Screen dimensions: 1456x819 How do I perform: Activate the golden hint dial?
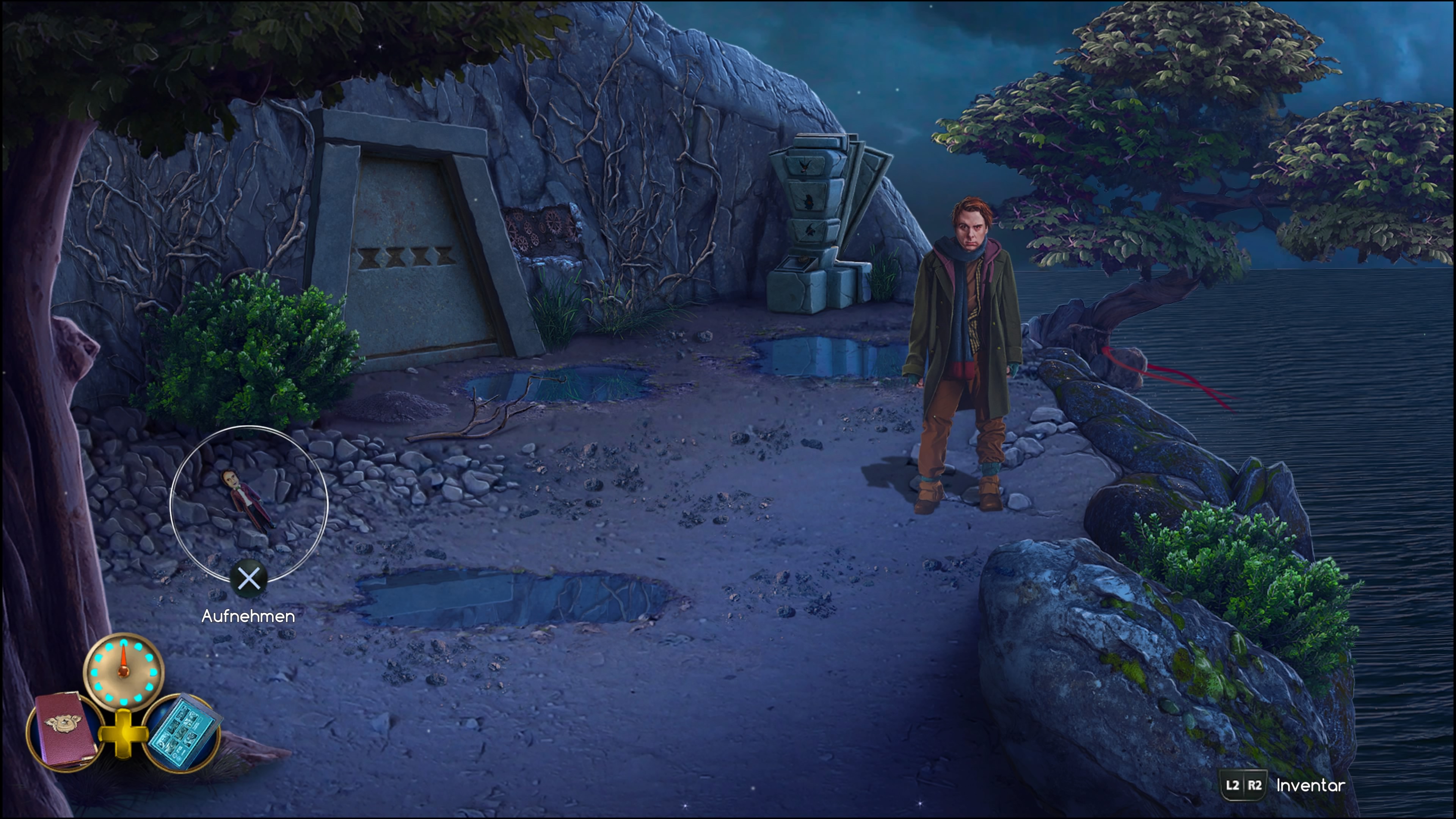123,671
